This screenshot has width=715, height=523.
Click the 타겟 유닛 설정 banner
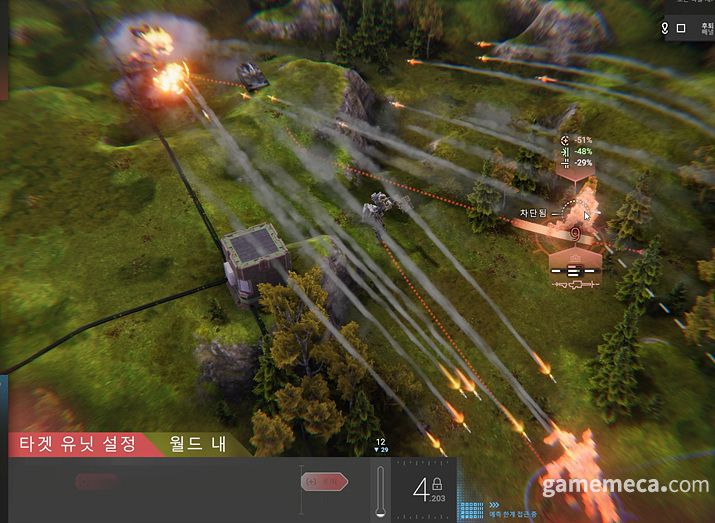pyautogui.click(x=76, y=443)
